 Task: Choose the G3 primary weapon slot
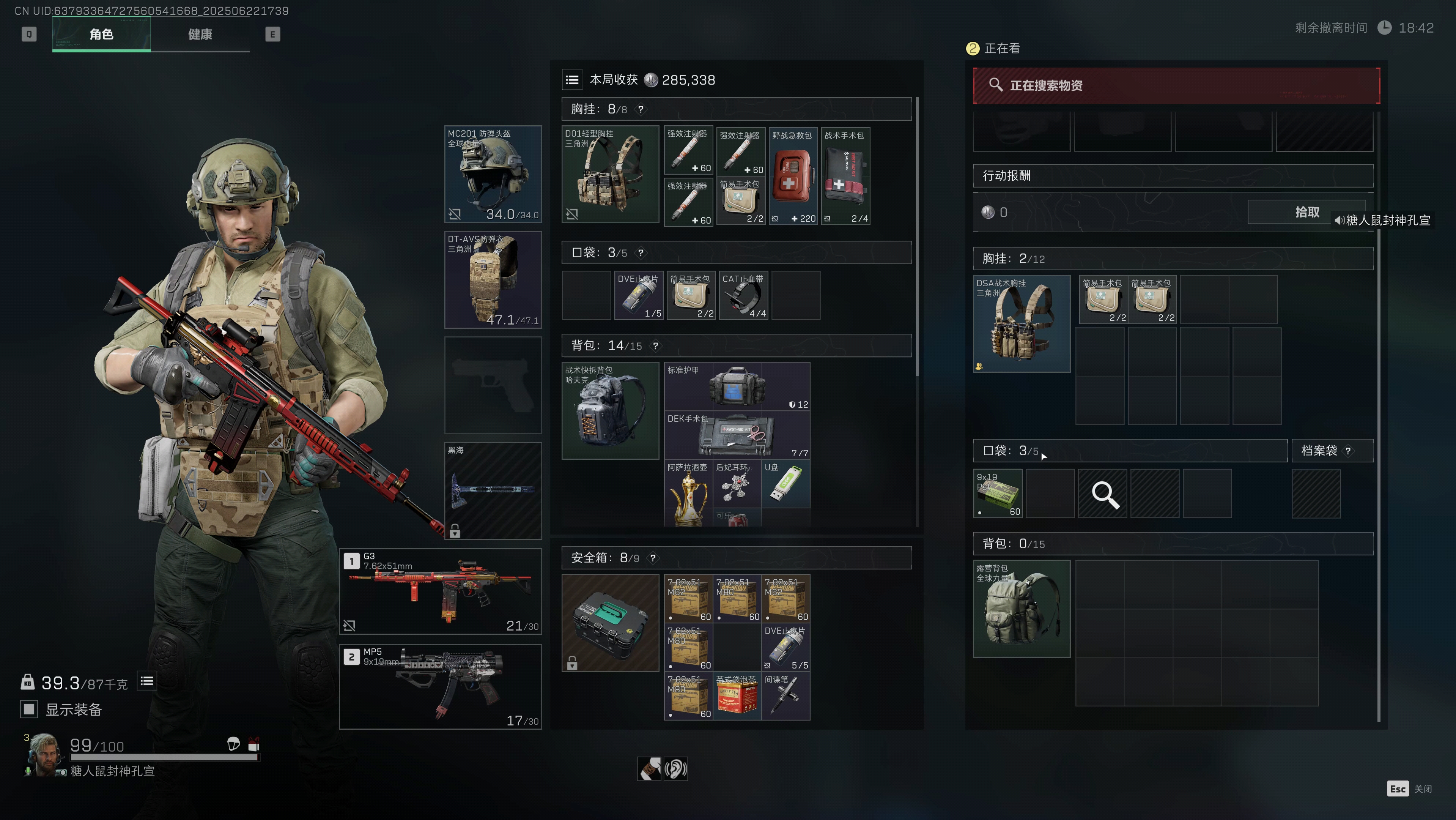[x=440, y=591]
